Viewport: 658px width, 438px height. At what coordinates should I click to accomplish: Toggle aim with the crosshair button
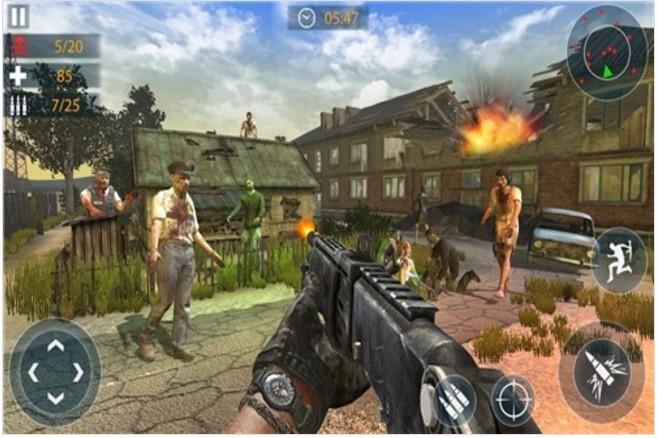tap(513, 396)
